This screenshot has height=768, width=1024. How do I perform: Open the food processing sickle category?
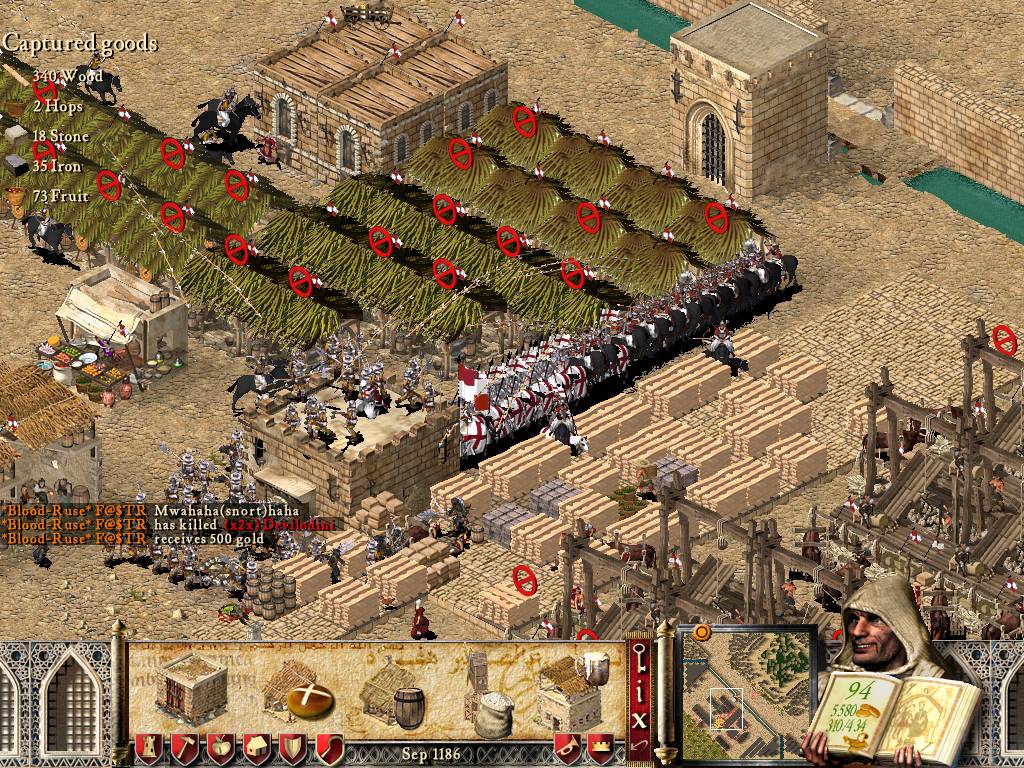pyautogui.click(x=329, y=747)
